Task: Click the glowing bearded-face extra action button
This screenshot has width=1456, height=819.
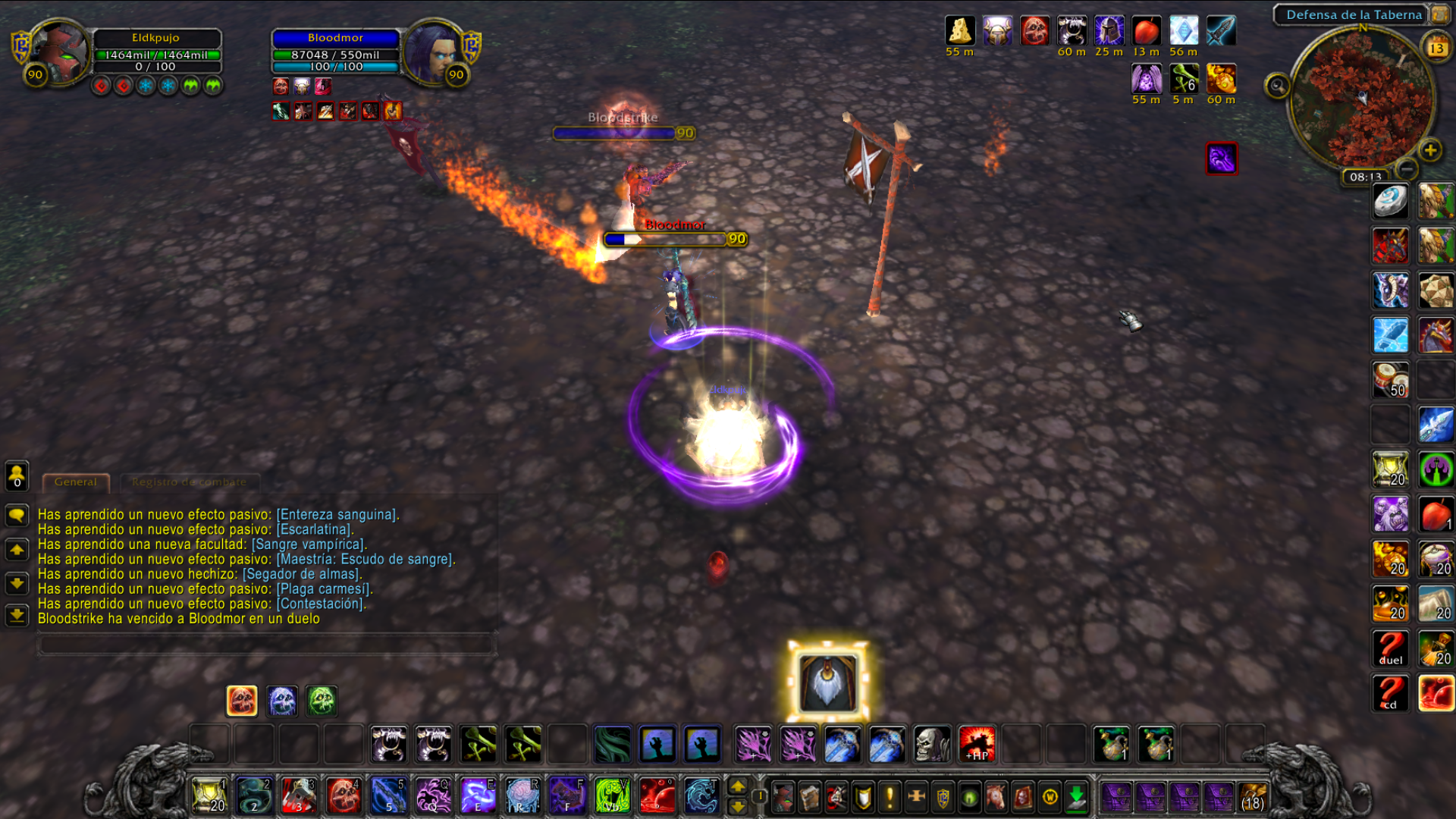Action: click(x=827, y=682)
